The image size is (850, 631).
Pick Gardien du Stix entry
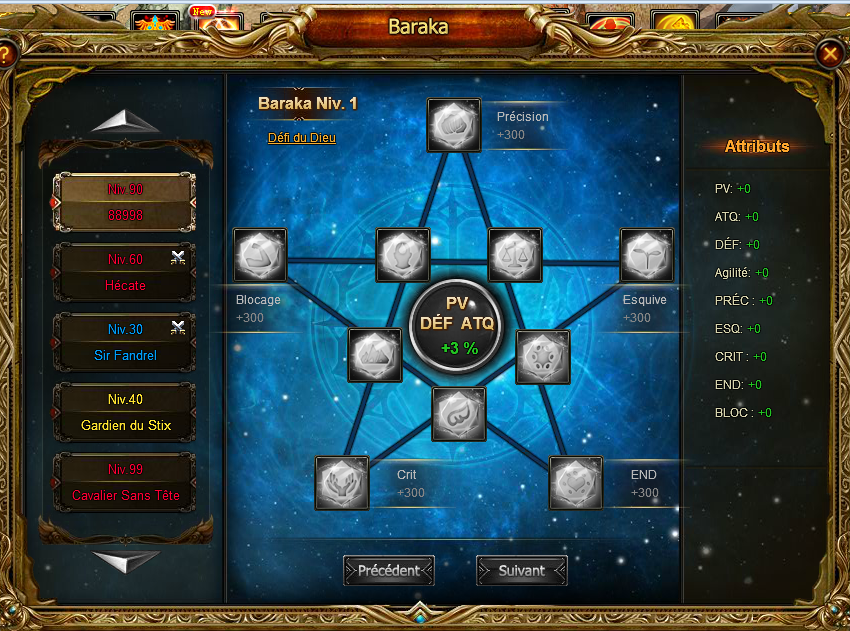pyautogui.click(x=125, y=412)
